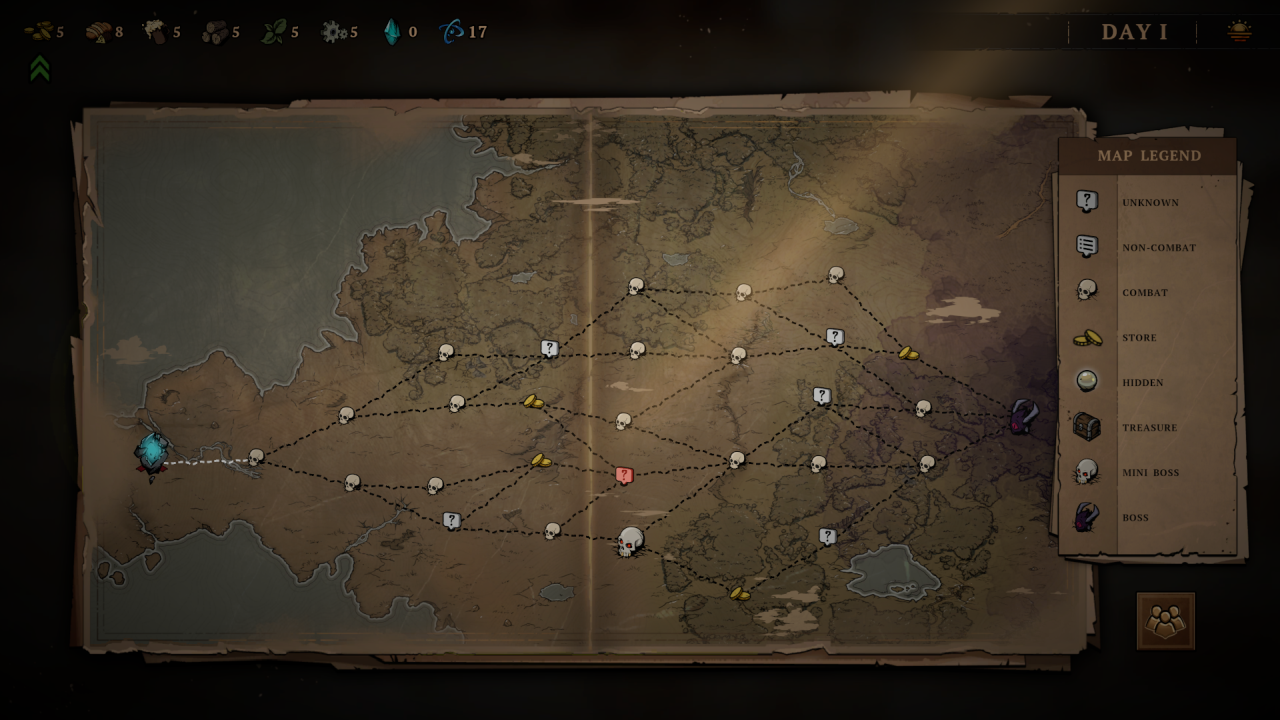
Task: Click the green double-chevron upgrade icon
Action: (40, 68)
